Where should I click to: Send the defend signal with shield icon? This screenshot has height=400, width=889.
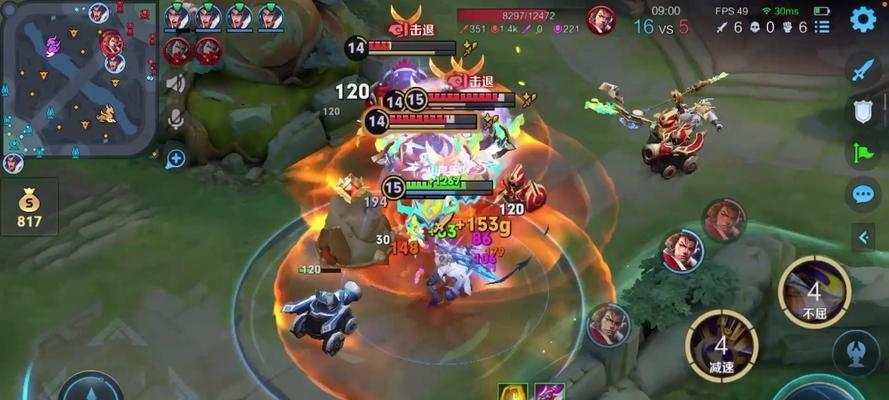click(862, 111)
